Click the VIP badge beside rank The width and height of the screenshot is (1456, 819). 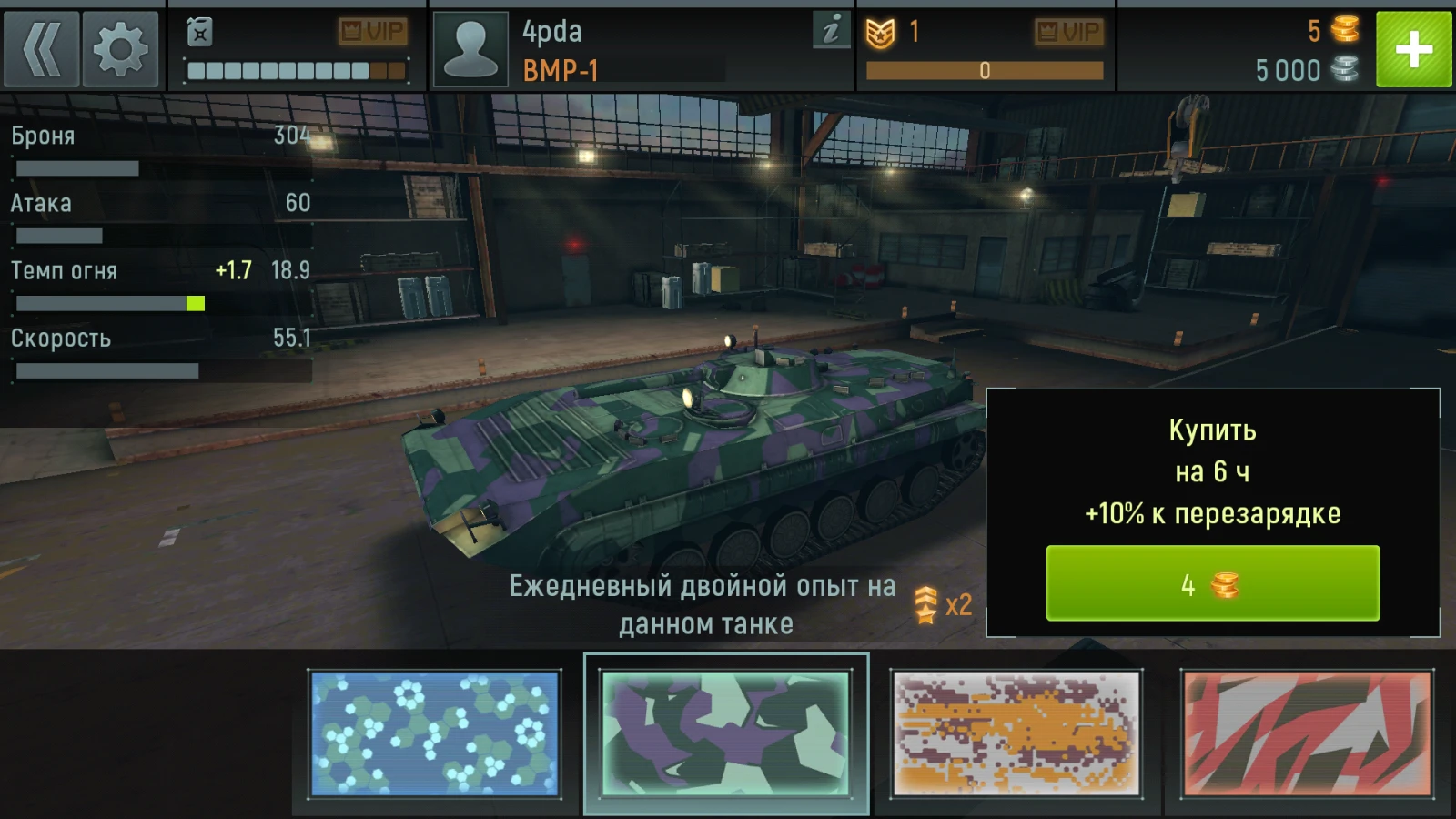point(1067,33)
